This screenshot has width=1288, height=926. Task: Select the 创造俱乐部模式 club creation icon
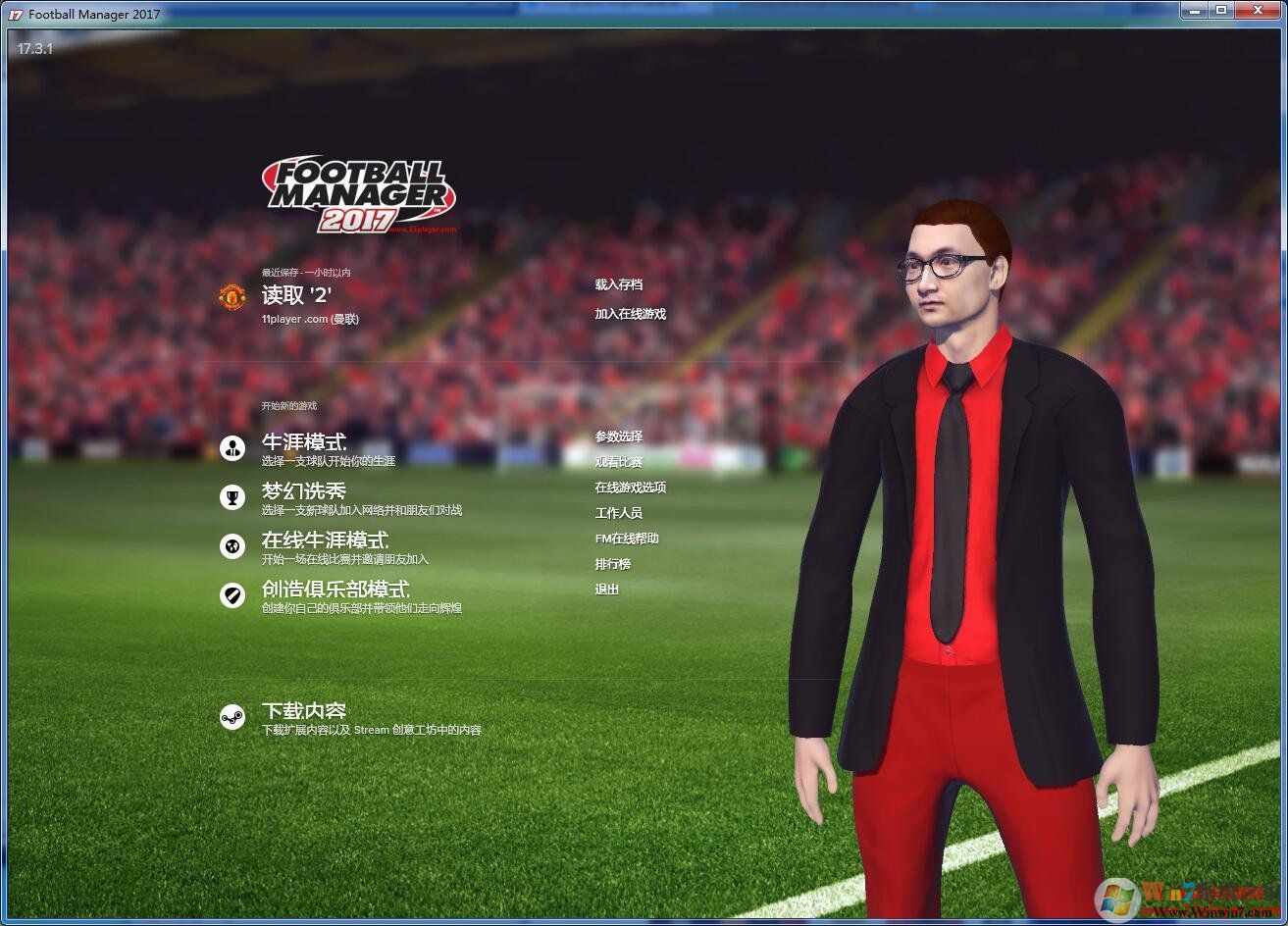point(232,594)
